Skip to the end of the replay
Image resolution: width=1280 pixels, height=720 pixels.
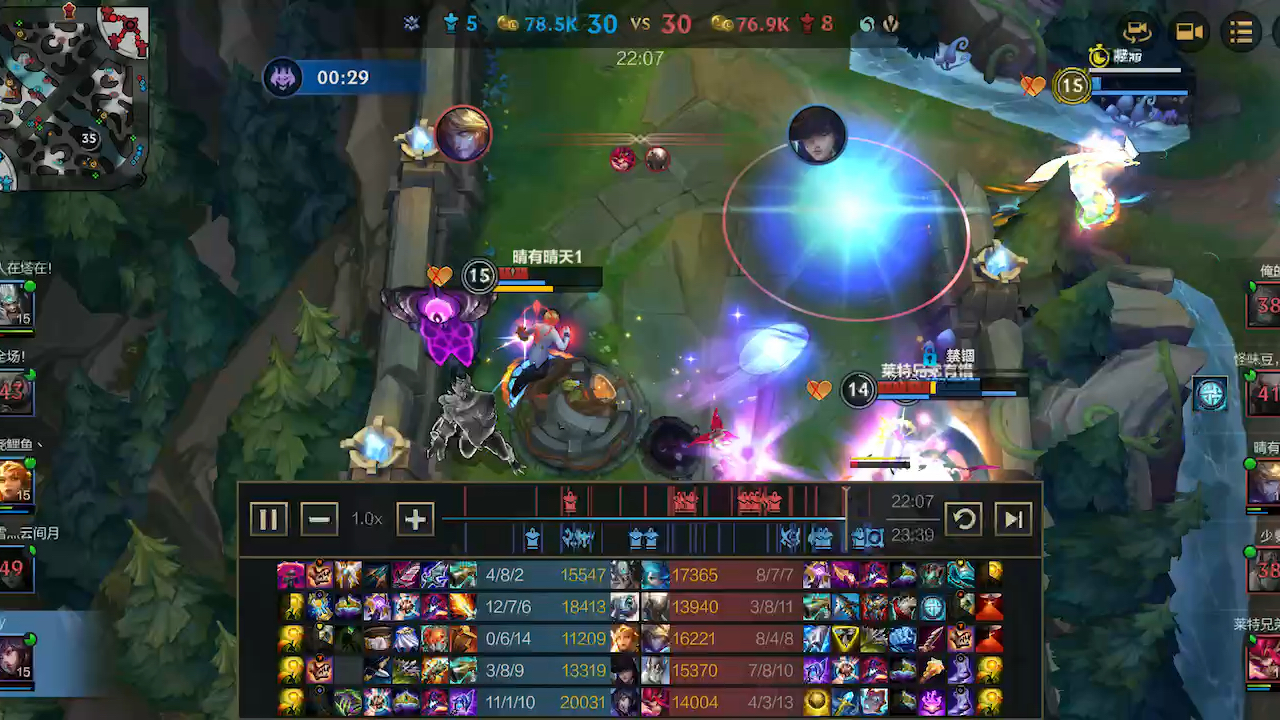pyautogui.click(x=1014, y=519)
